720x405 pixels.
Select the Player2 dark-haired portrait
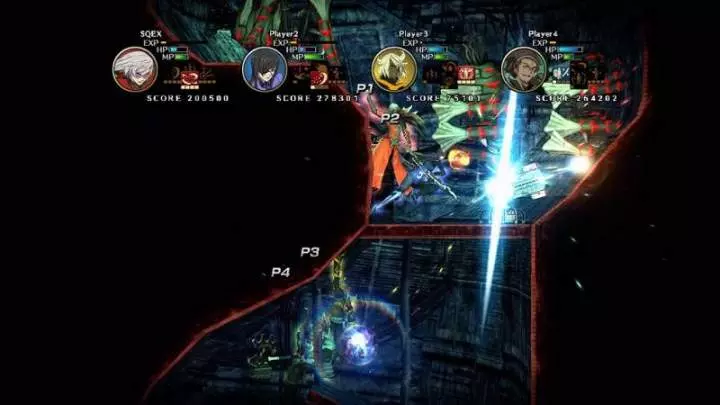pyautogui.click(x=264, y=68)
